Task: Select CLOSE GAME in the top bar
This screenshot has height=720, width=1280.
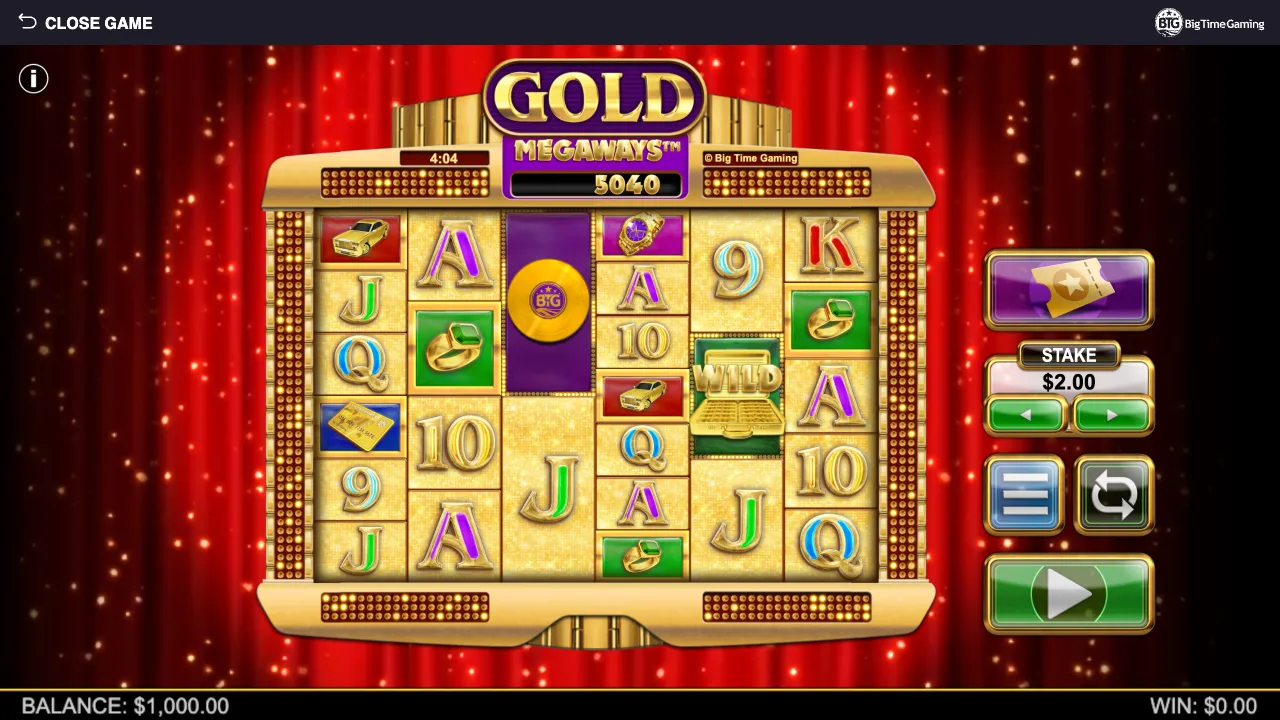Action: pos(98,22)
